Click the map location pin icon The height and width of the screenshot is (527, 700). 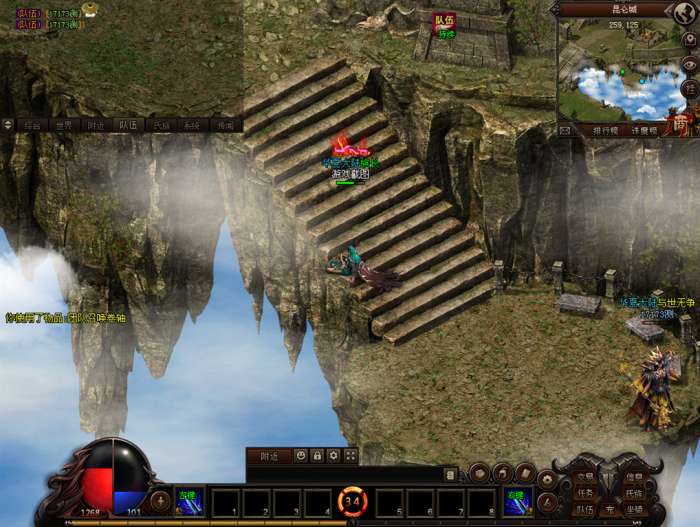tap(689, 38)
